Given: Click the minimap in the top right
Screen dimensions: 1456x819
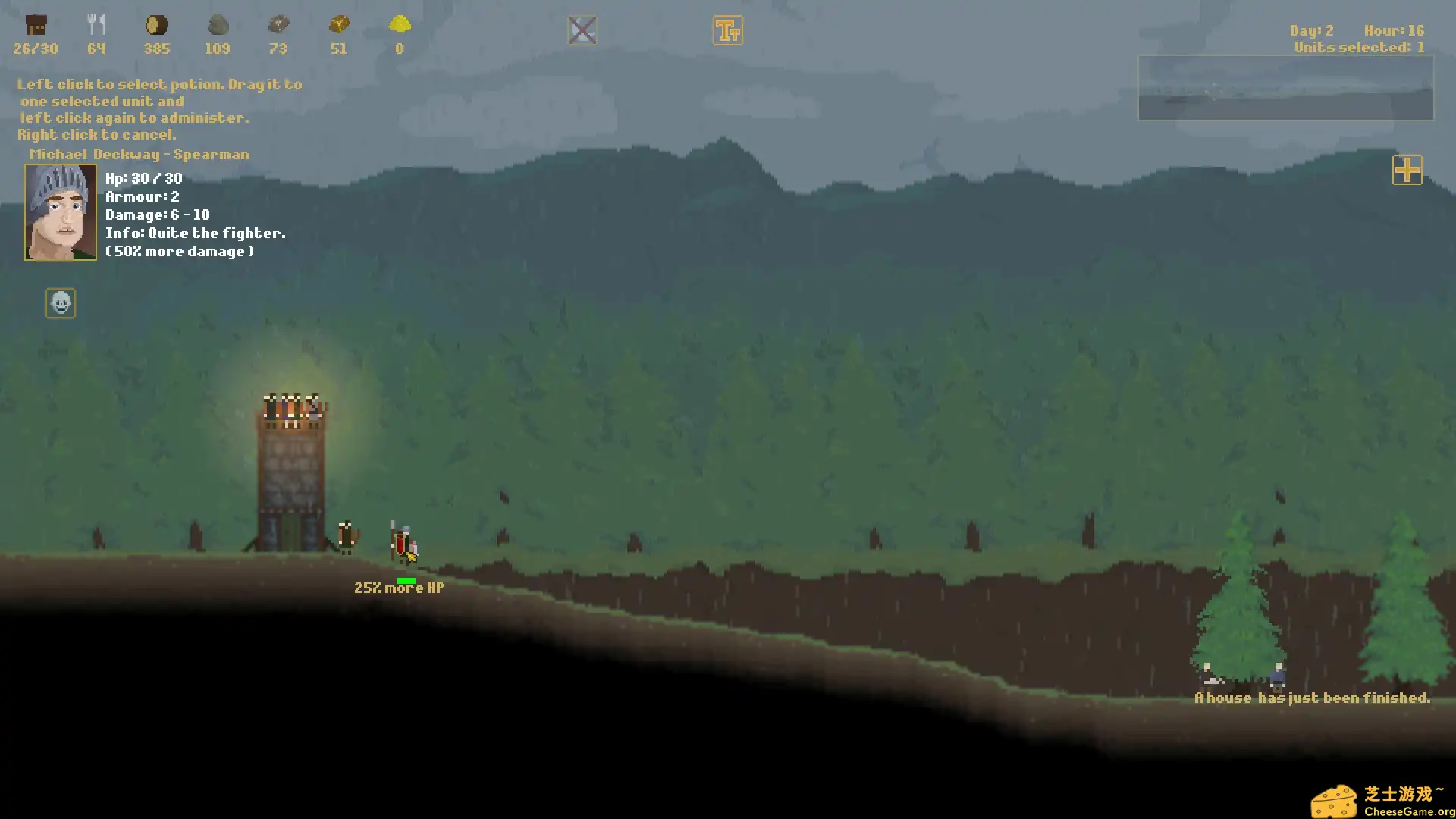Looking at the screenshot, I should (1285, 88).
